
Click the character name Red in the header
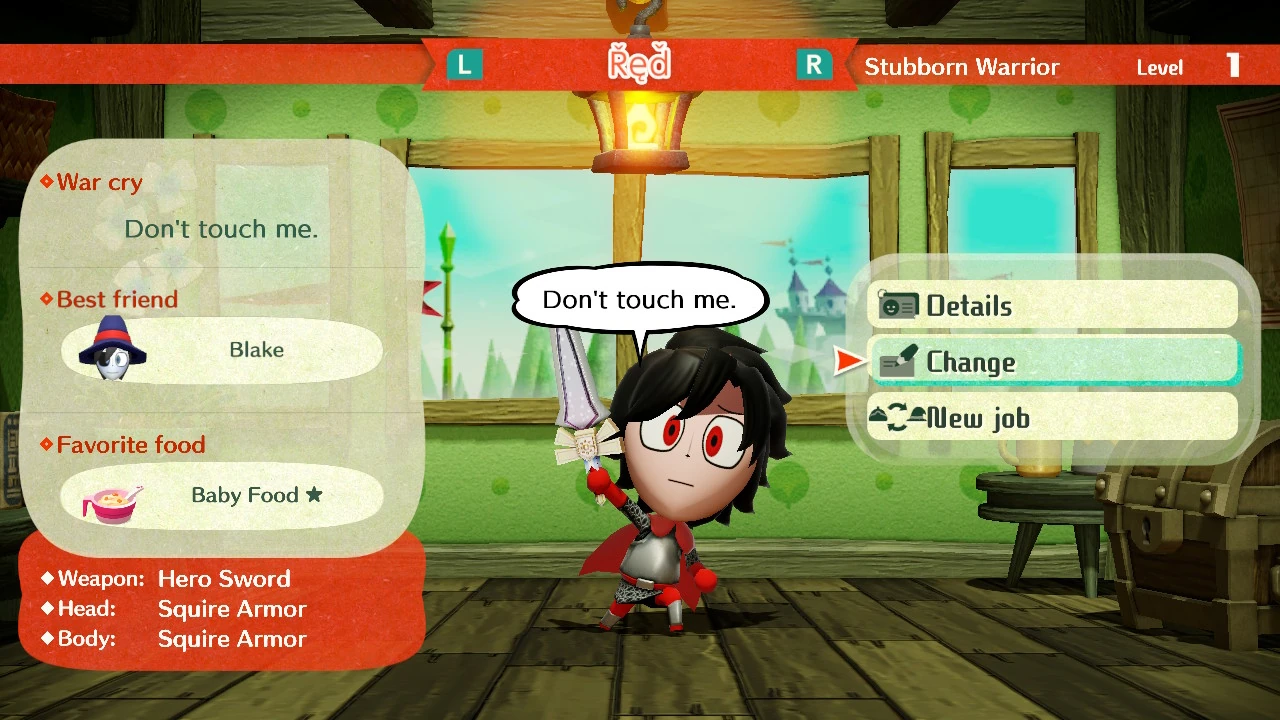coord(639,64)
